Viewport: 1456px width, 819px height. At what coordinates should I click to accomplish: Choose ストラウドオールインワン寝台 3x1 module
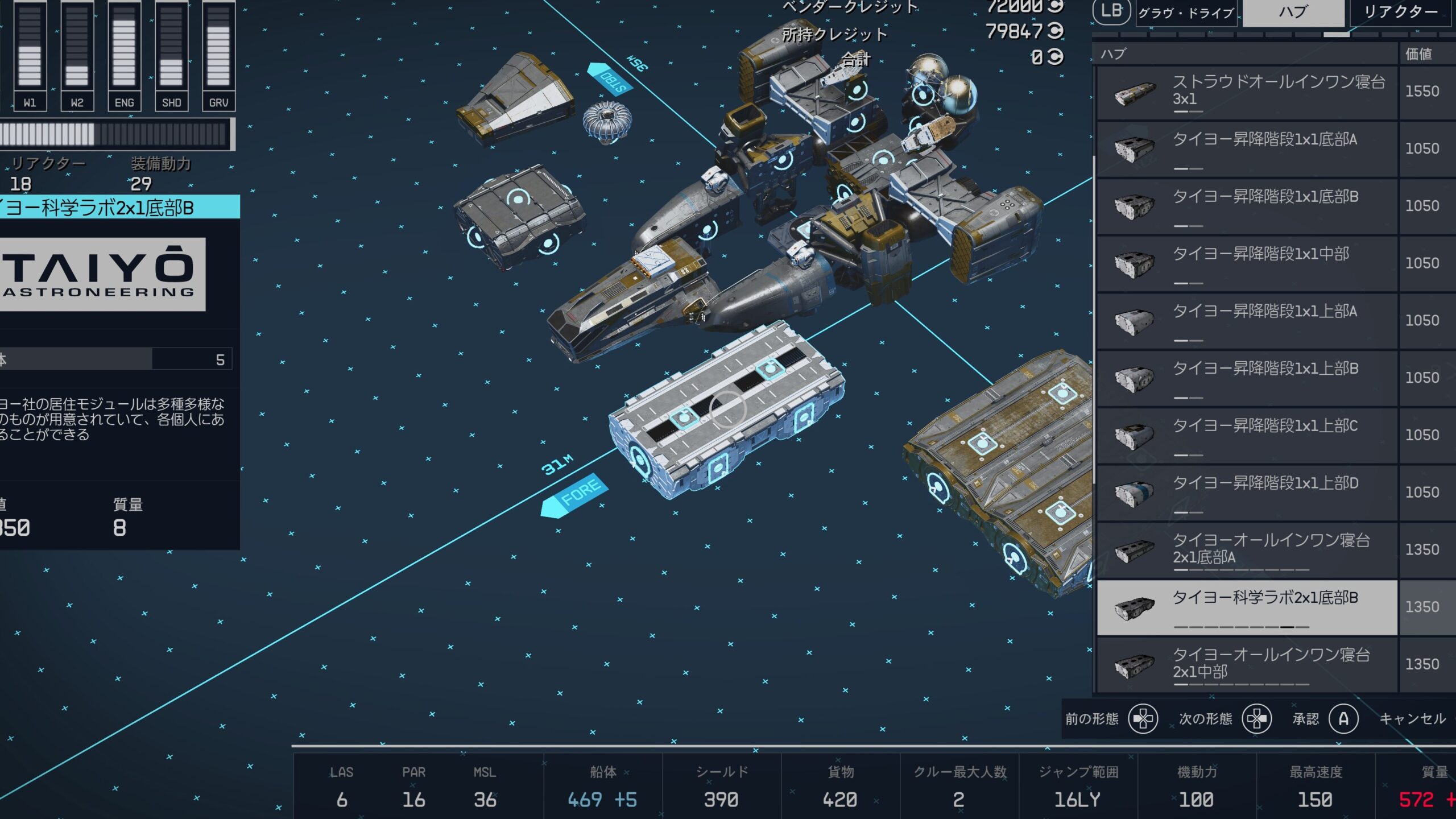tap(1247, 92)
